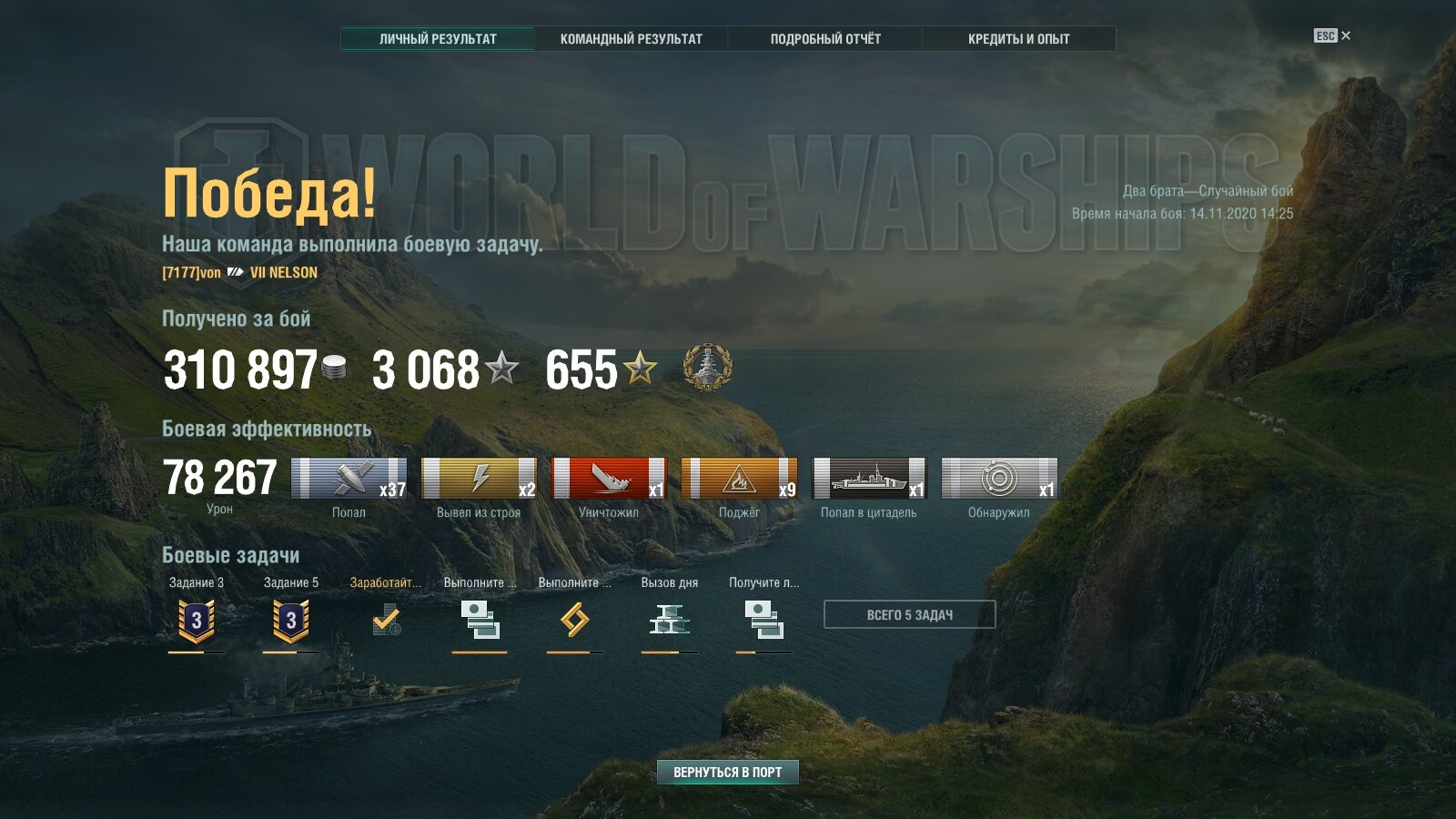Choose the Получите task icon
The image size is (1456, 819).
[764, 621]
